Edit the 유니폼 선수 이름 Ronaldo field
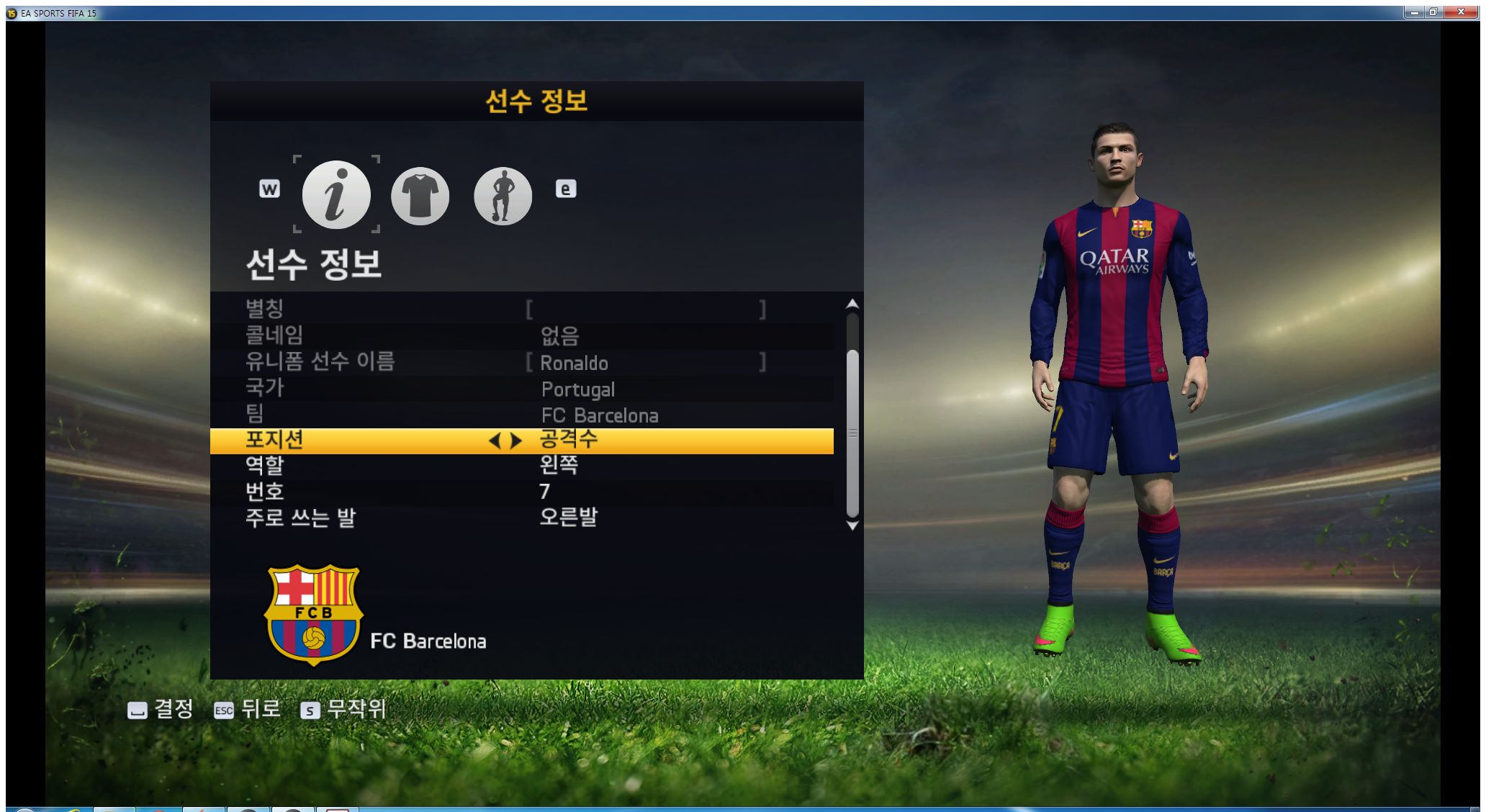This screenshot has height=812, width=1486. coord(645,362)
